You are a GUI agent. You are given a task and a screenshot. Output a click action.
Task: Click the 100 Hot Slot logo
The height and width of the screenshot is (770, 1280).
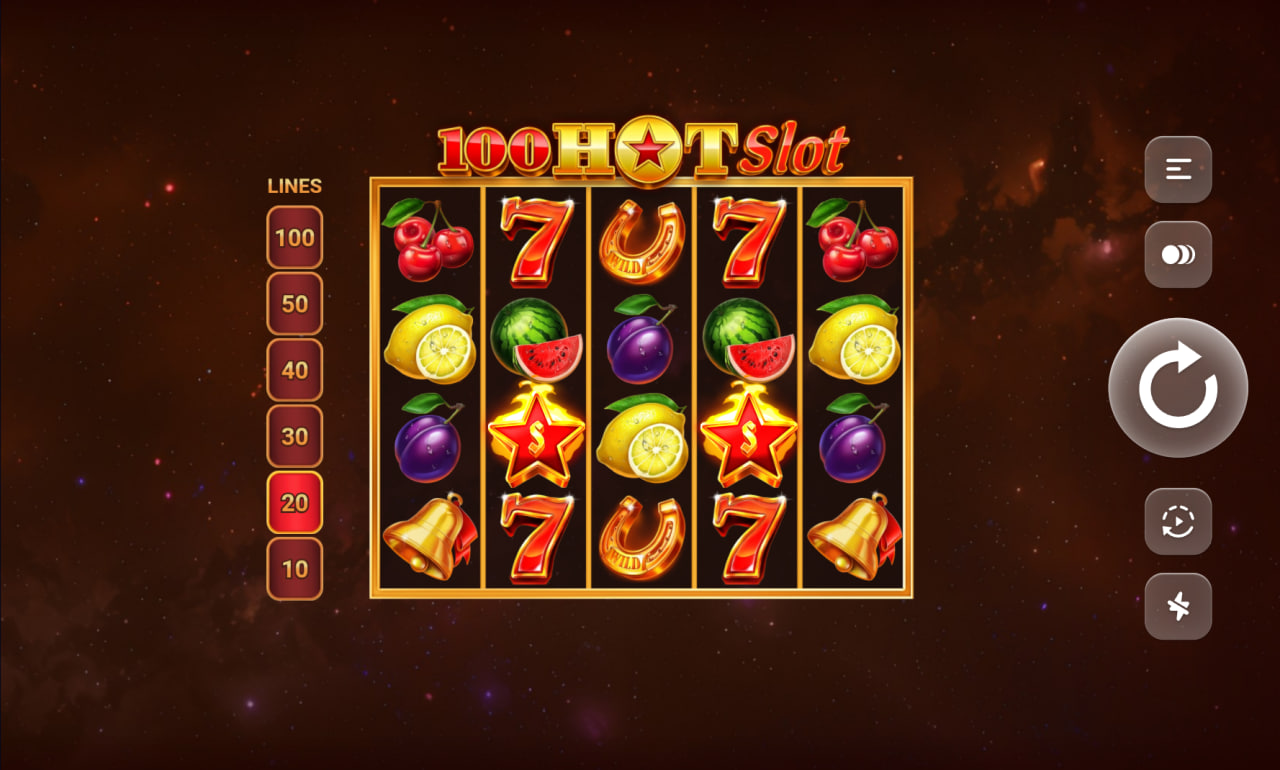coord(640,150)
